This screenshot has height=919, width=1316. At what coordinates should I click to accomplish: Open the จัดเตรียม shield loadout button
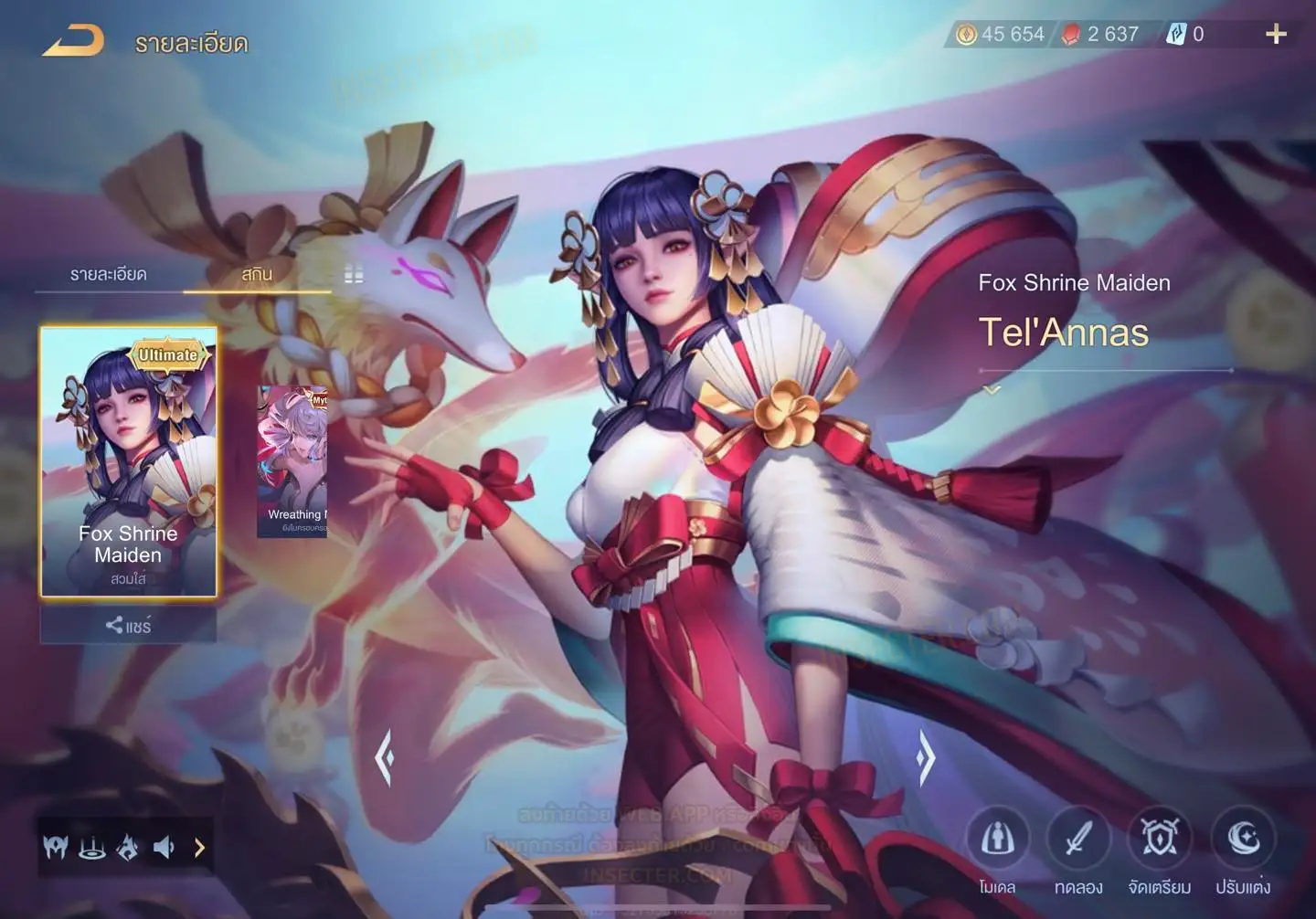tap(1159, 839)
